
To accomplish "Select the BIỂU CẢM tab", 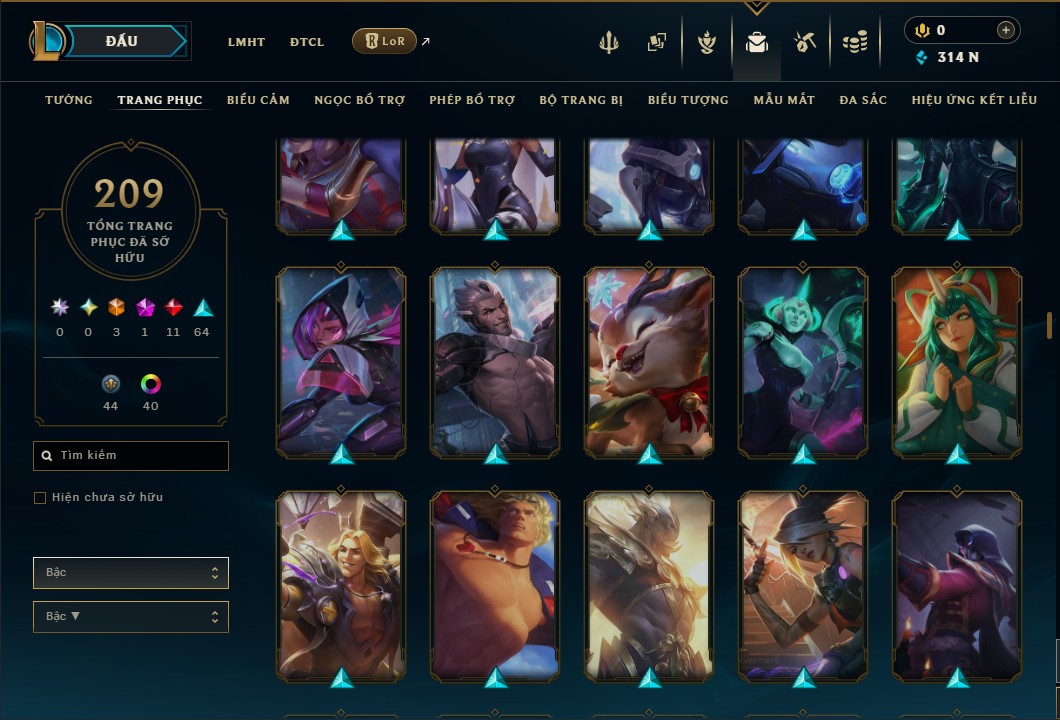I will click(x=258, y=100).
